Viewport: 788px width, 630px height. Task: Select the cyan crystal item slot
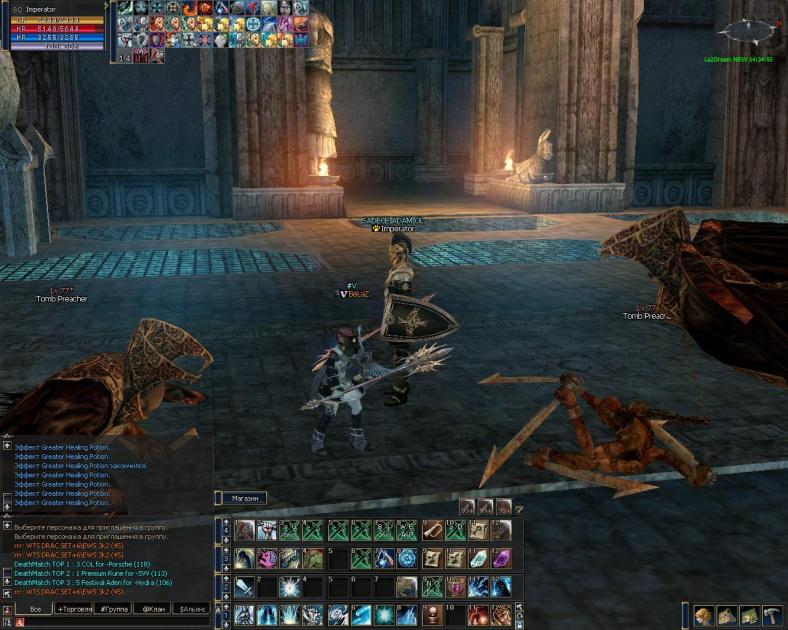click(x=478, y=558)
